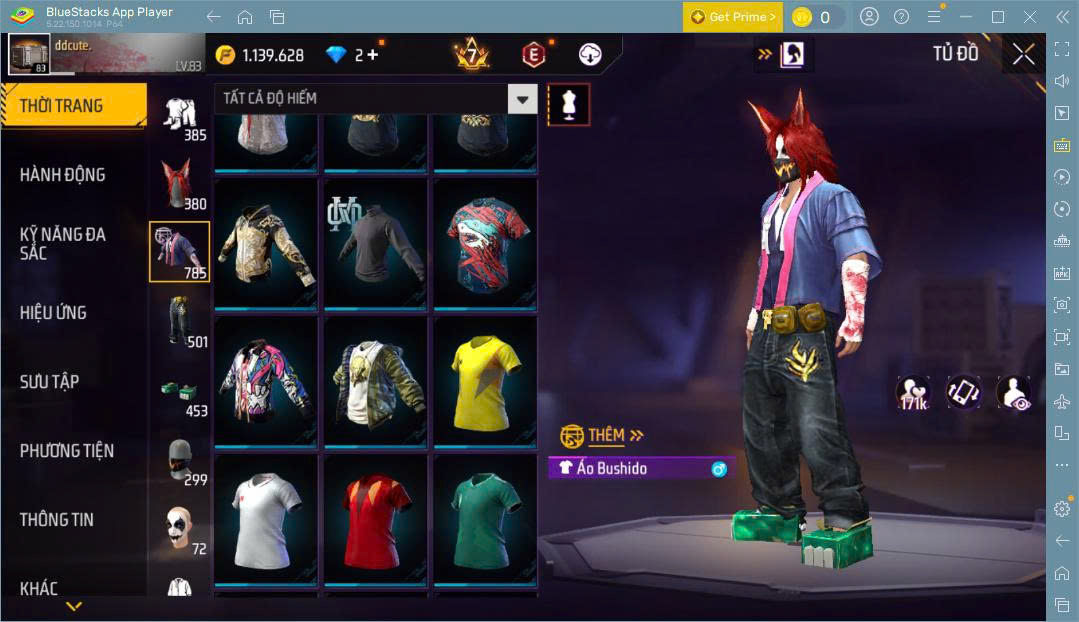The height and width of the screenshot is (622, 1079).
Task: Show the PHƯƠNG TIỆN tab
Action: [66, 451]
